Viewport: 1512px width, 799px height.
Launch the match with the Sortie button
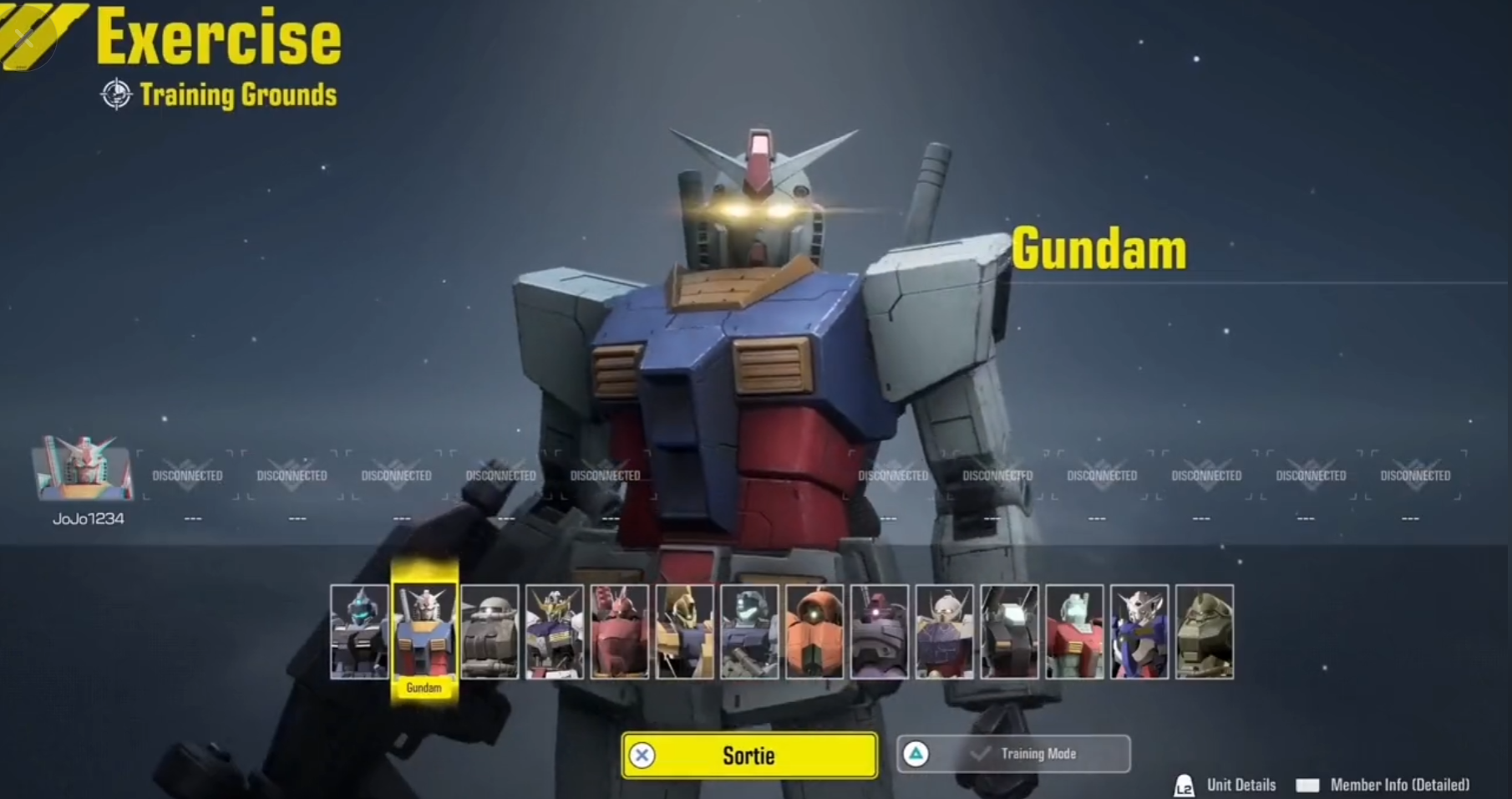(749, 756)
